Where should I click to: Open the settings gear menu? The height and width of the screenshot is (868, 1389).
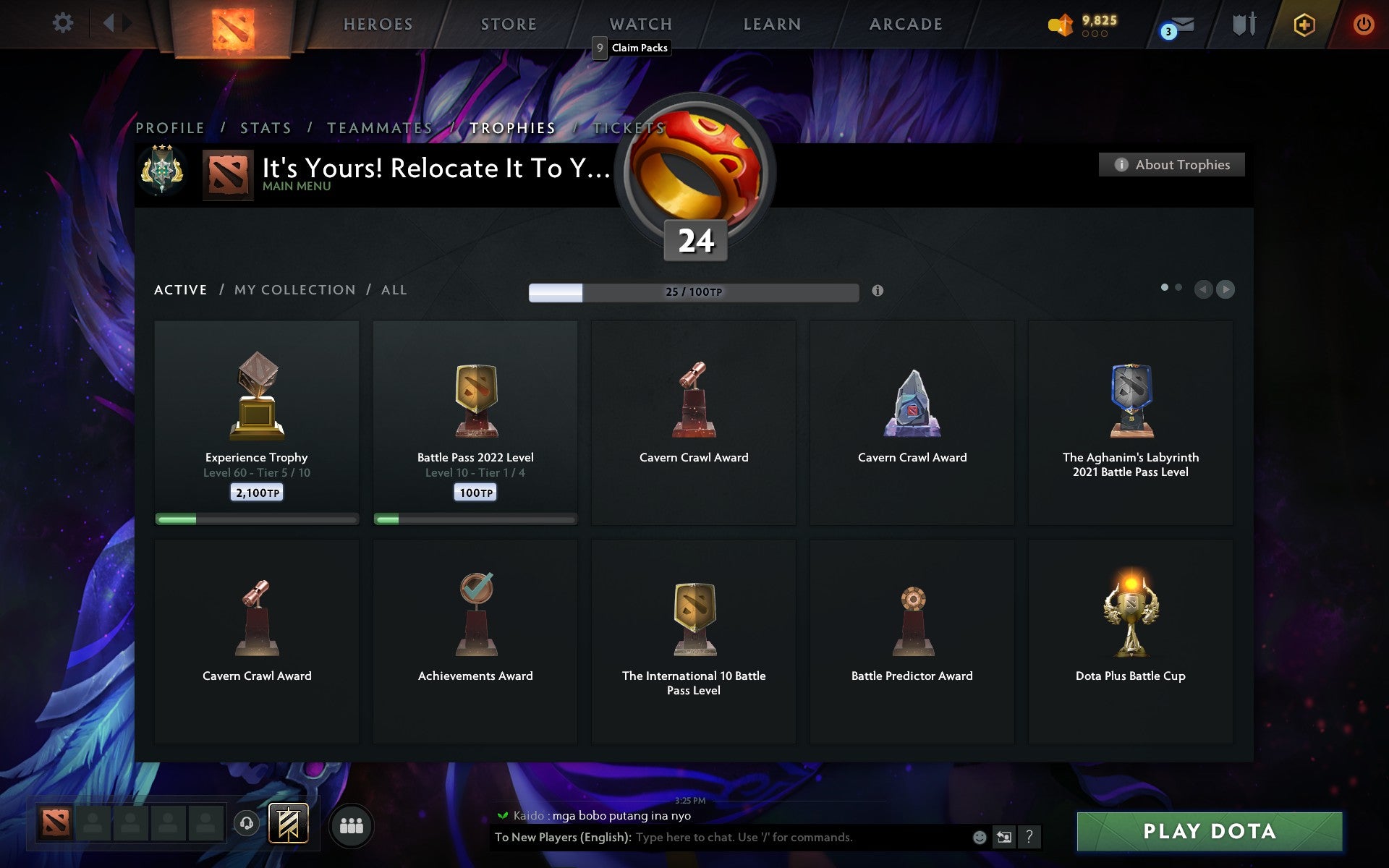pos(64,23)
